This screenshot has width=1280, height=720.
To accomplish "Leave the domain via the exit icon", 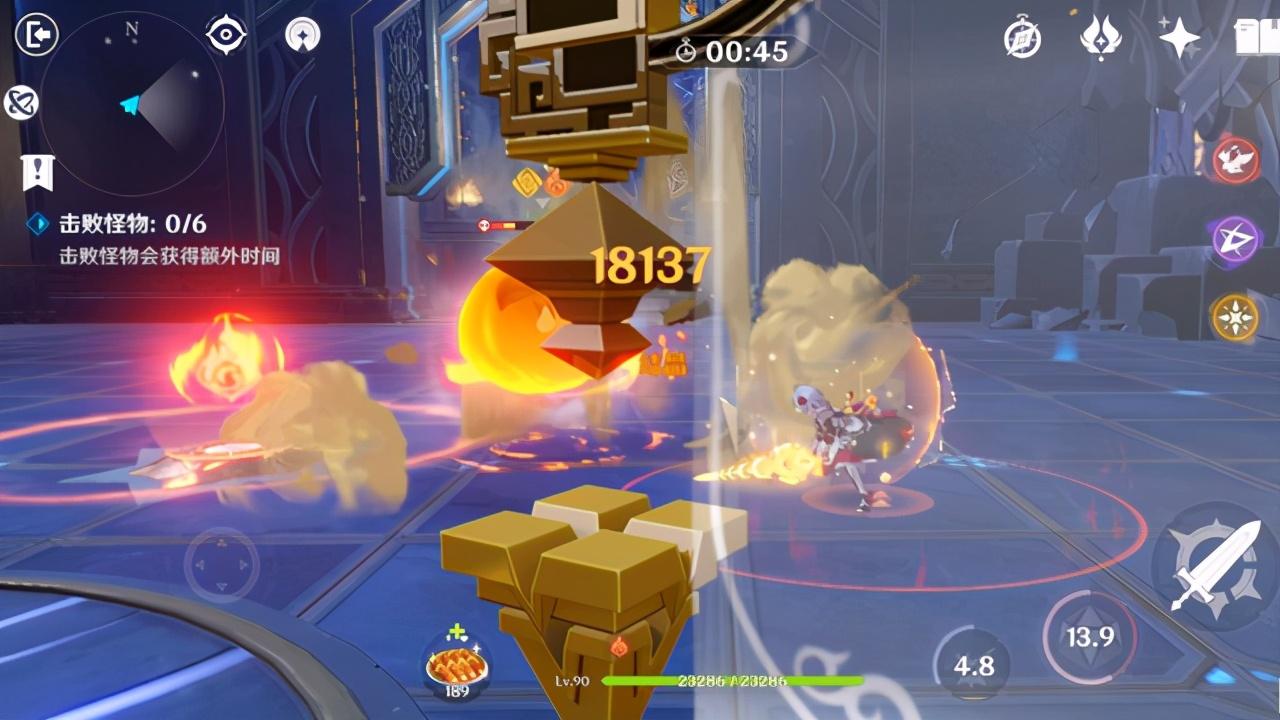I will 37,35.
